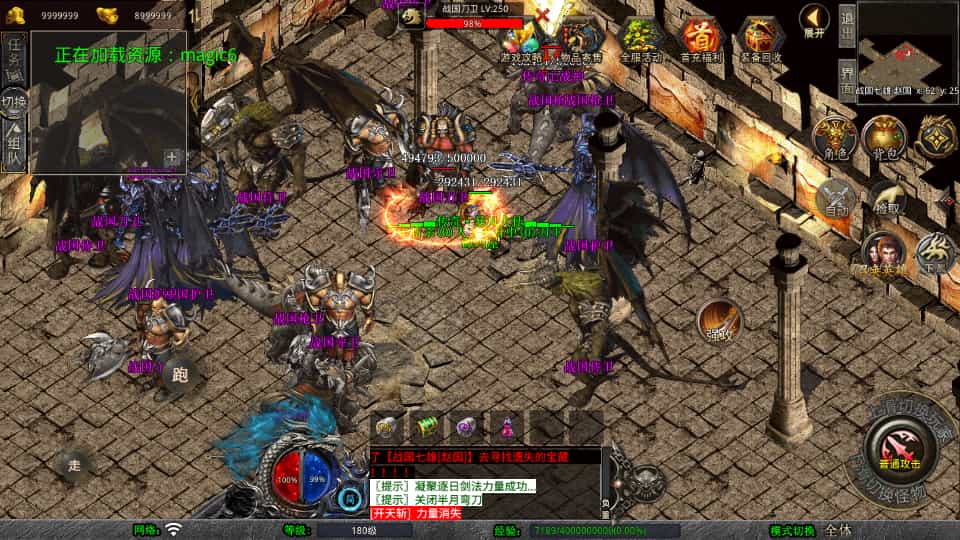The width and height of the screenshot is (960, 540).
Task: Switch to walk mode with 走 button
Action: coord(75,464)
